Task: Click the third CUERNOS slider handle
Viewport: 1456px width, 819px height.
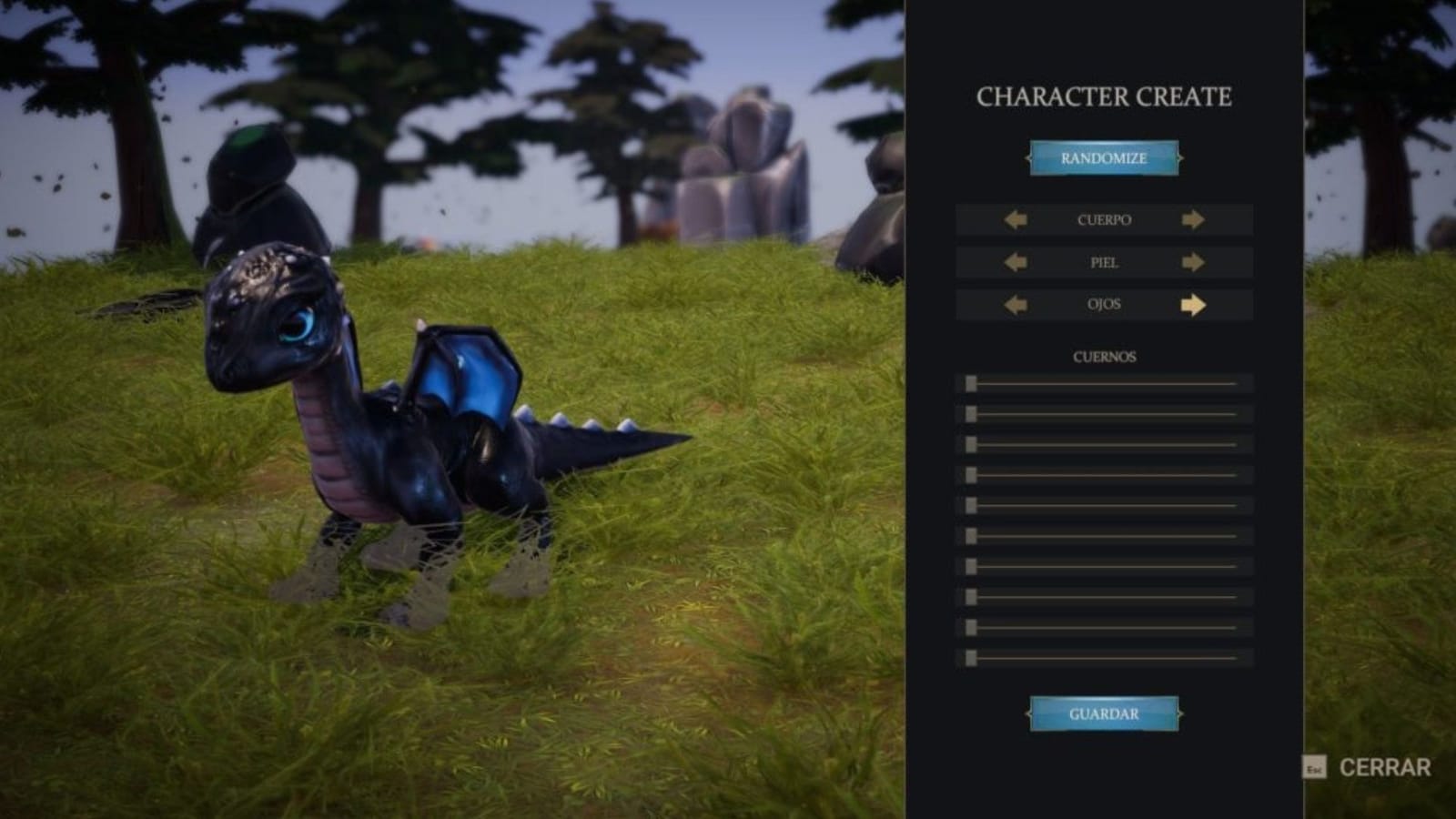Action: [972, 446]
